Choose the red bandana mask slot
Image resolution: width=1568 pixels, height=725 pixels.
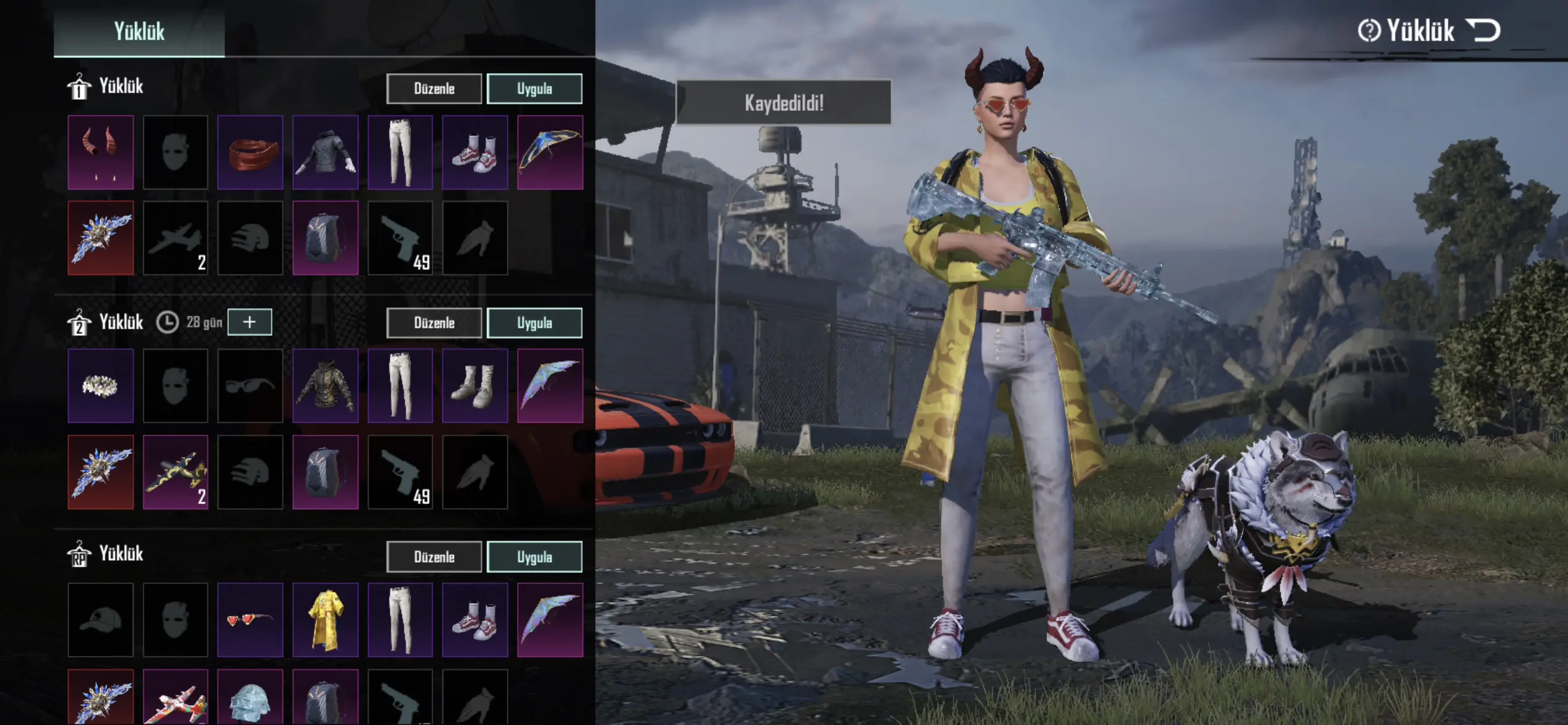250,152
